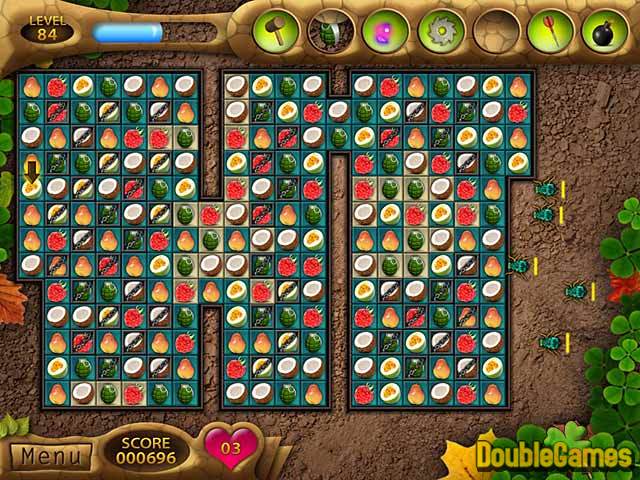Viewport: 640px width, 480px height.
Task: Activate the saw blade power-up
Action: coord(439,31)
